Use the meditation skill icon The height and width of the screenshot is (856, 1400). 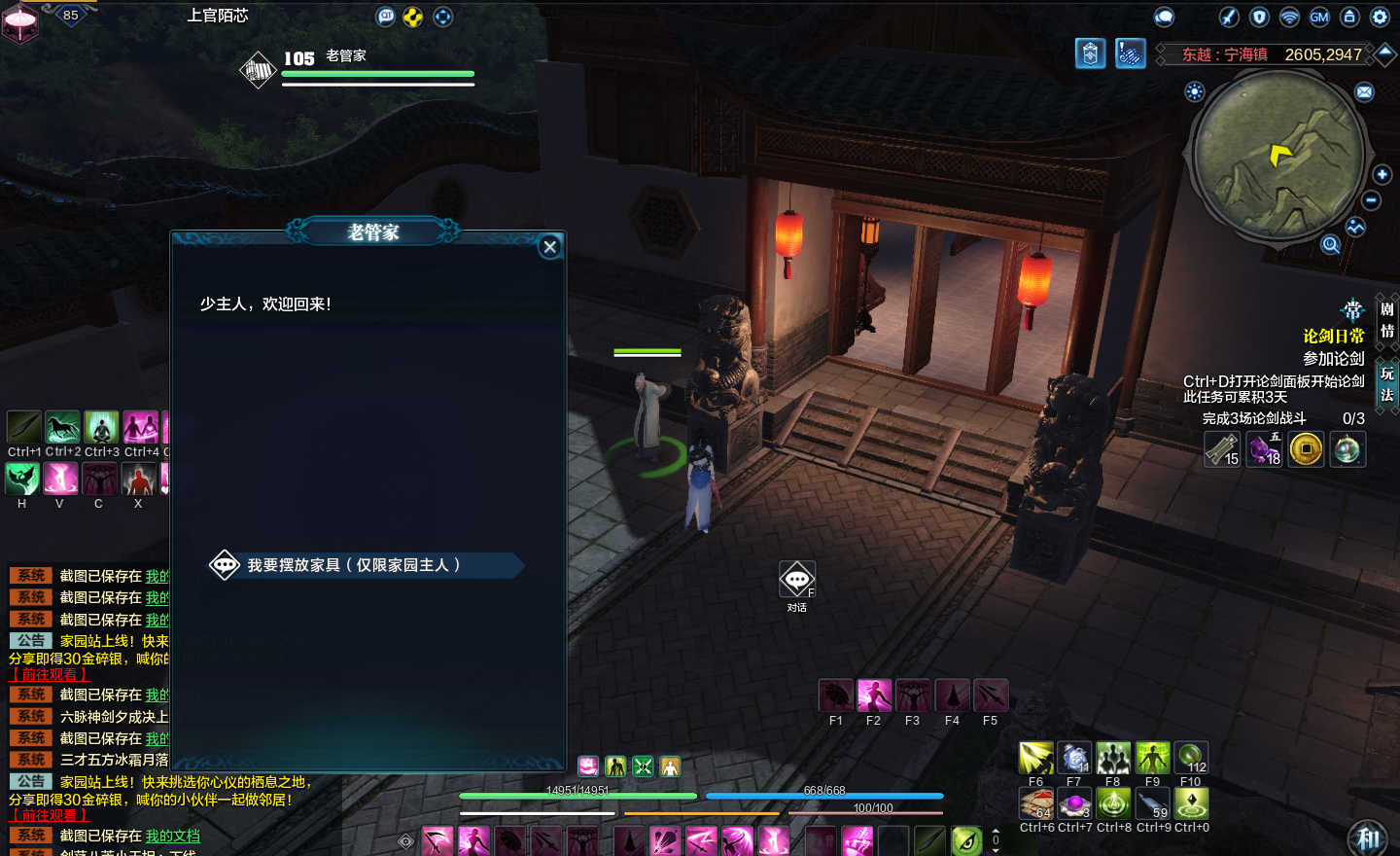pos(101,427)
